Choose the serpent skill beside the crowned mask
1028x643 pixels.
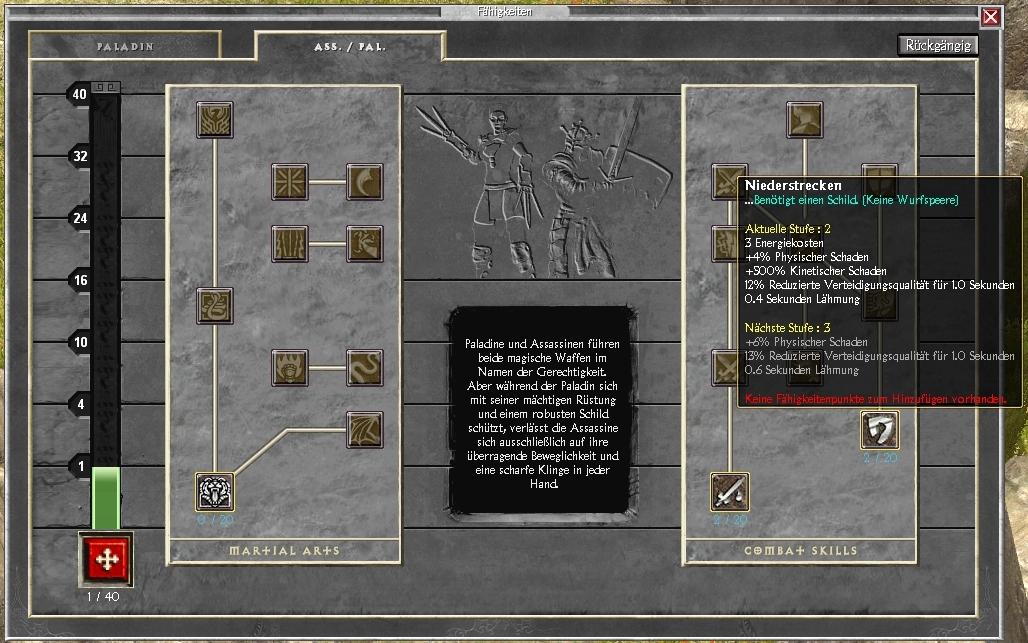click(x=364, y=367)
